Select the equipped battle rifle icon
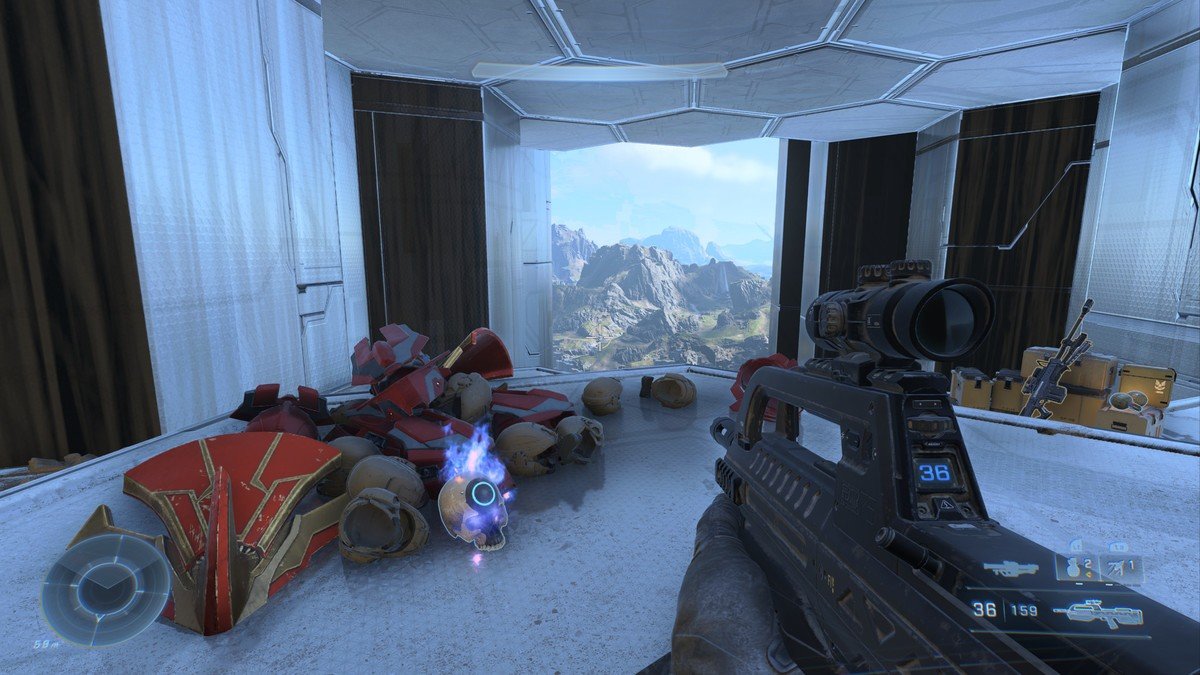The width and height of the screenshot is (1200, 675). tap(1097, 610)
